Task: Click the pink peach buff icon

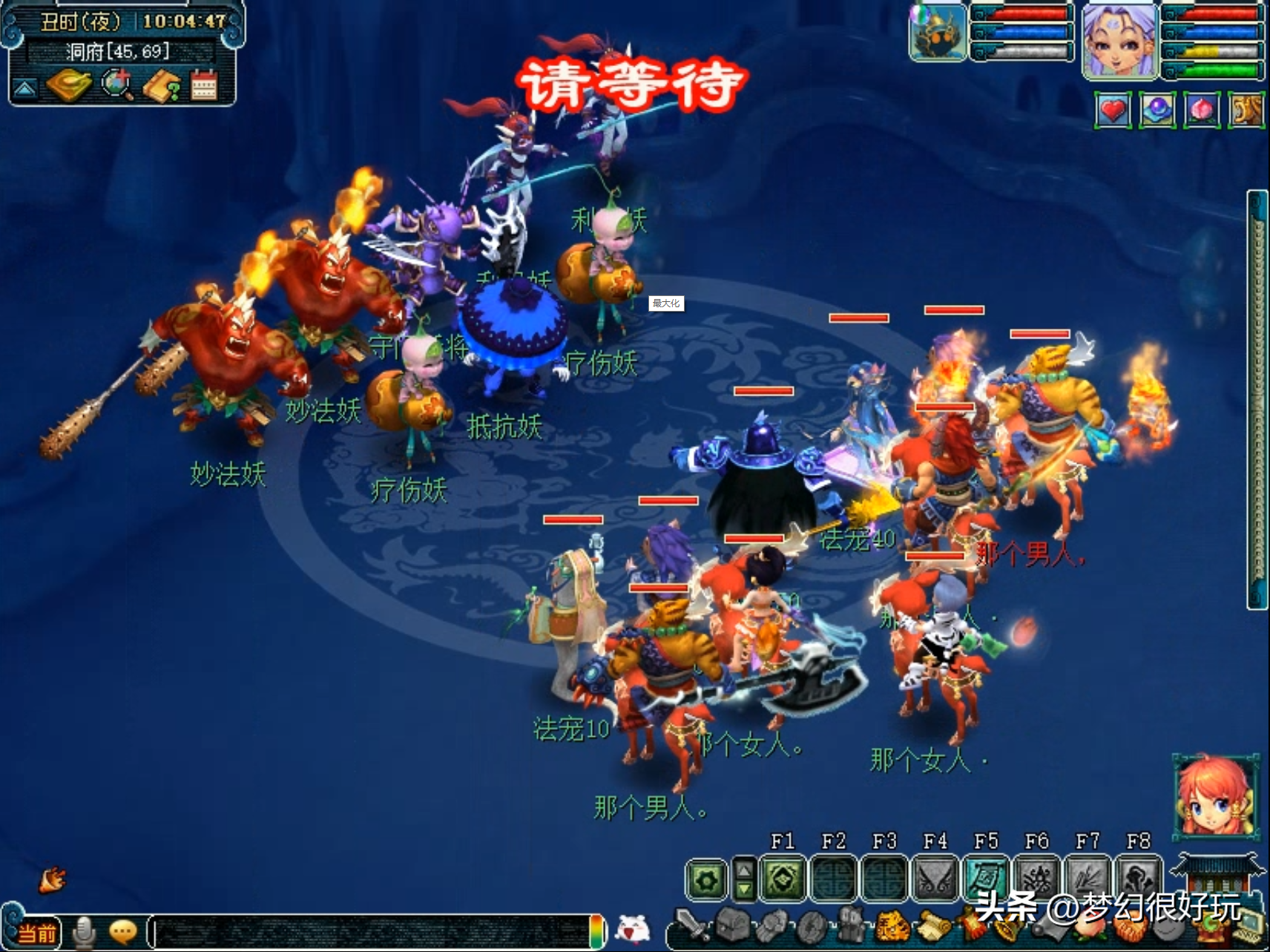Action: (x=1202, y=111)
